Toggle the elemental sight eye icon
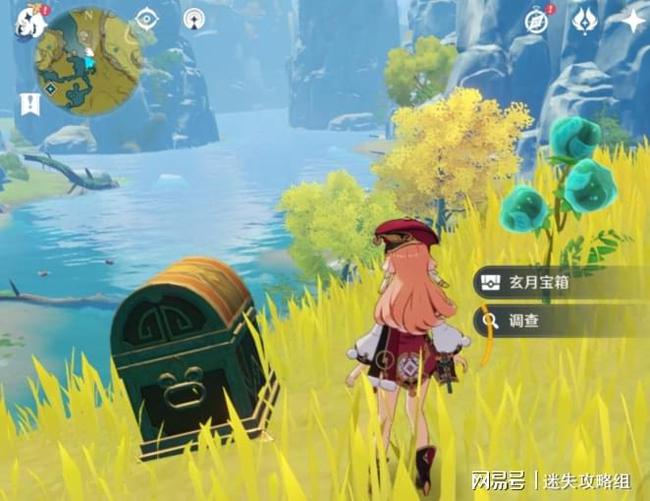Screen dimensions: 650x501 coord(147,19)
